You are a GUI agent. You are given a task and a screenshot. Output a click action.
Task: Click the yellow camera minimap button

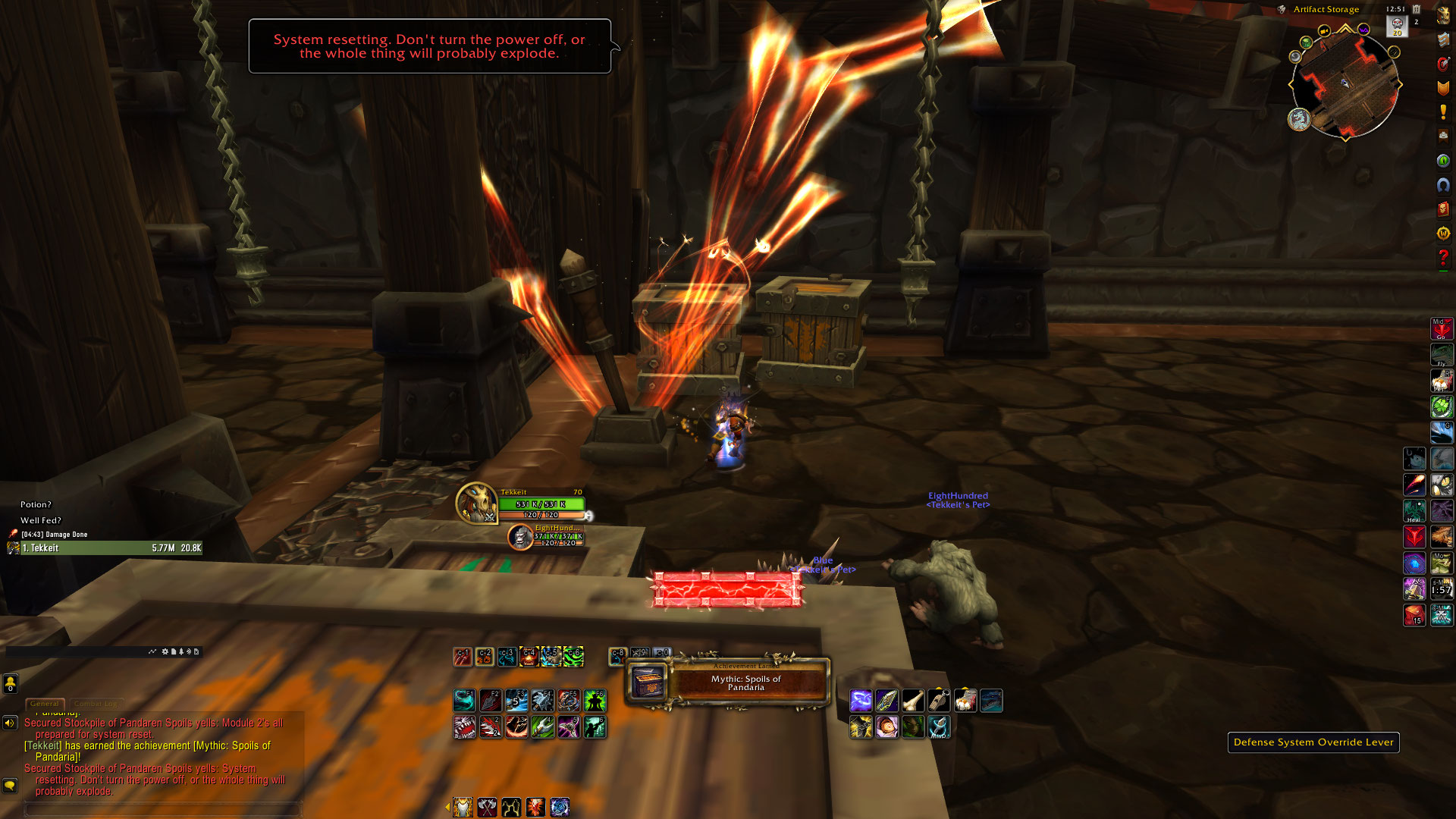point(1324,31)
